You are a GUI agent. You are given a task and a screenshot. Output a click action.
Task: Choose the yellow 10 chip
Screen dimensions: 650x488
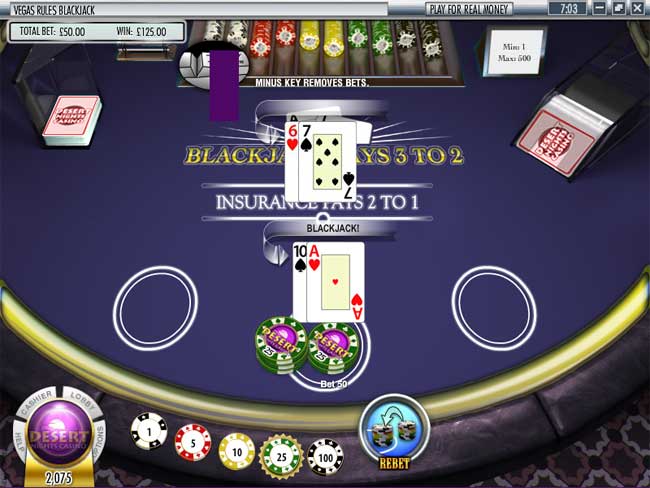236,451
